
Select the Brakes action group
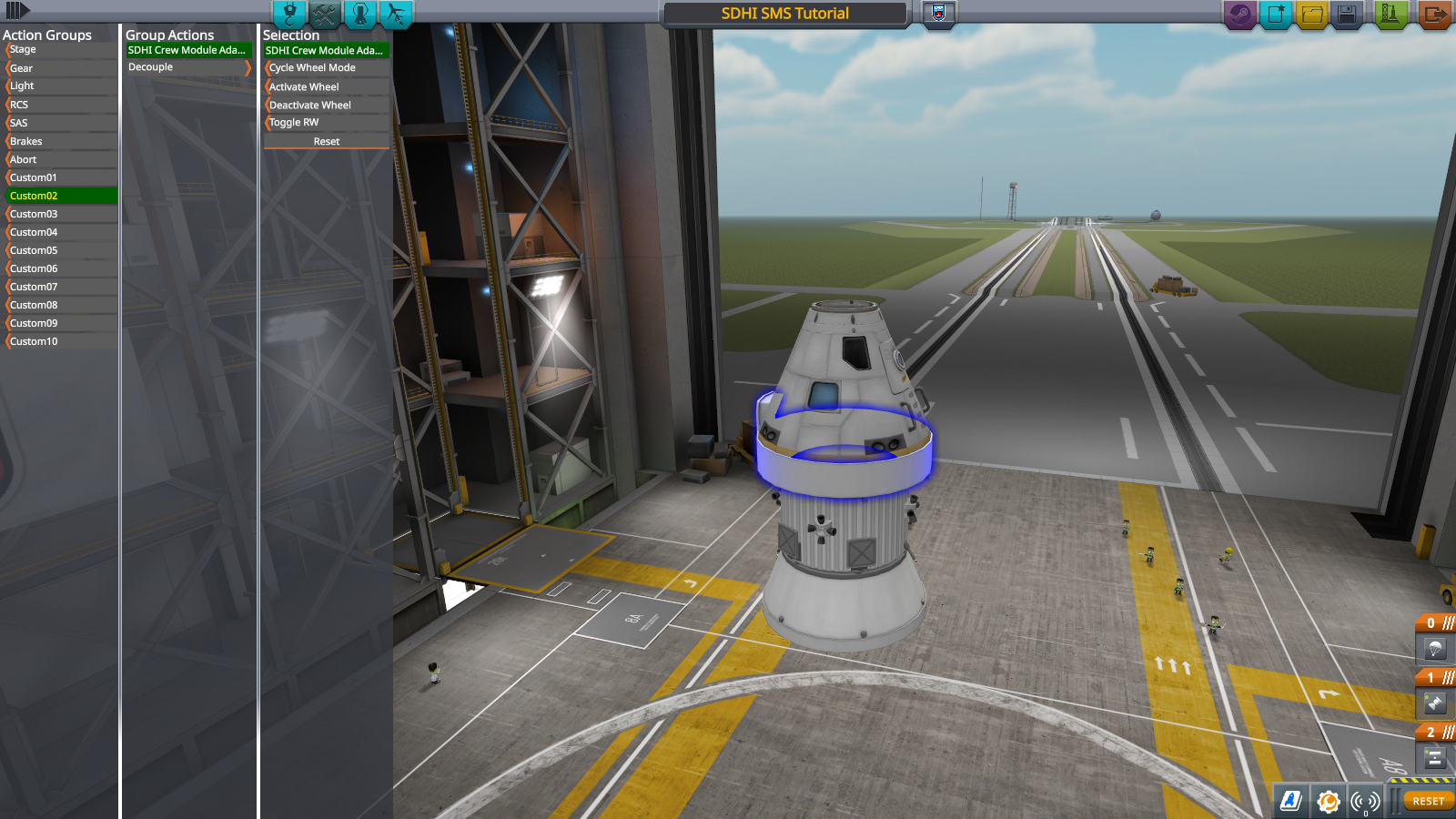click(x=60, y=141)
